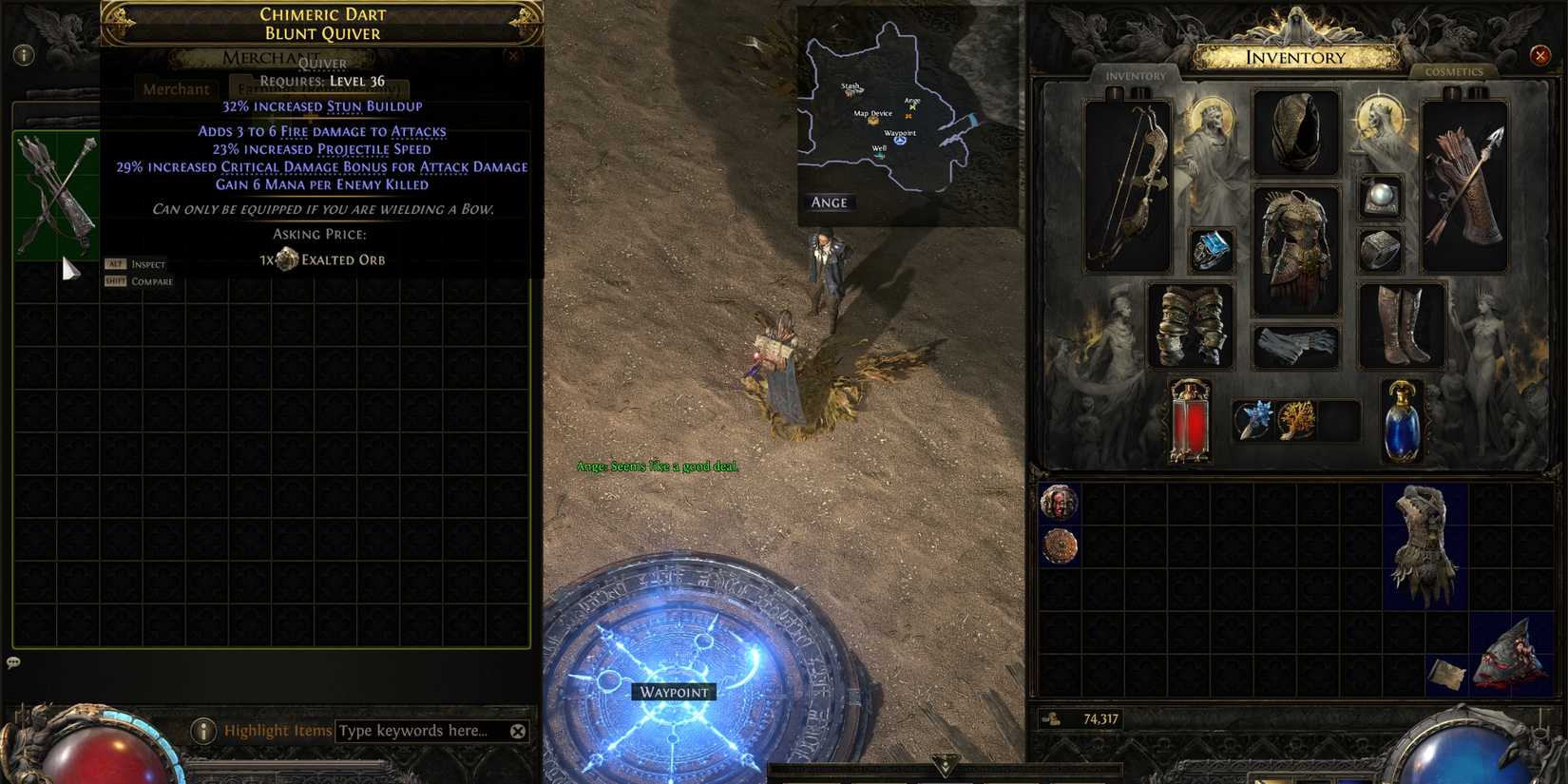Click the equipped boots slot
This screenshot has width=1568, height=784.
(1400, 323)
